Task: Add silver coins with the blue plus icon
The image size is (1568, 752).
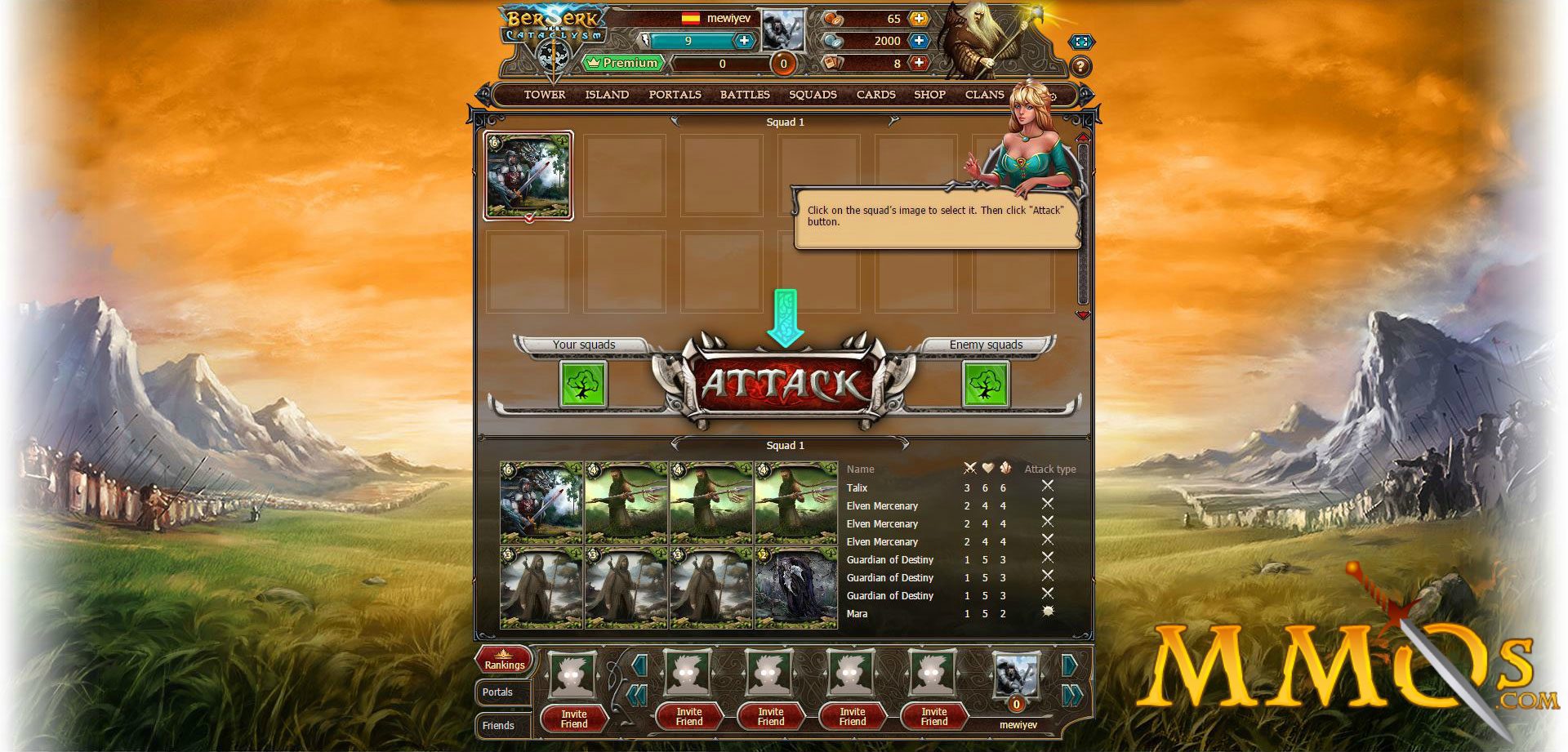Action: tap(919, 40)
